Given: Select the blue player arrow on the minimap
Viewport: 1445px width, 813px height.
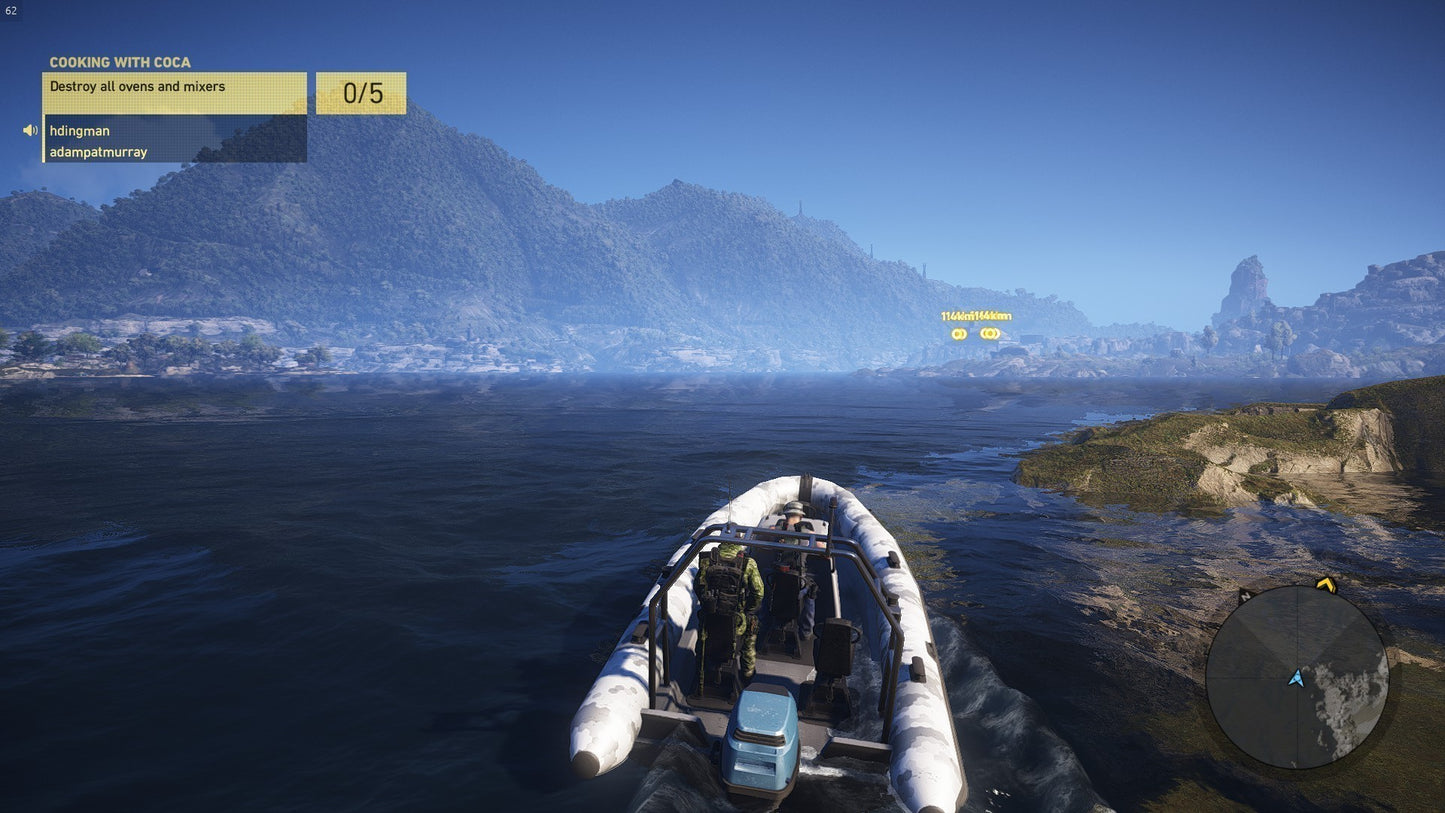Looking at the screenshot, I should coord(1297,678).
